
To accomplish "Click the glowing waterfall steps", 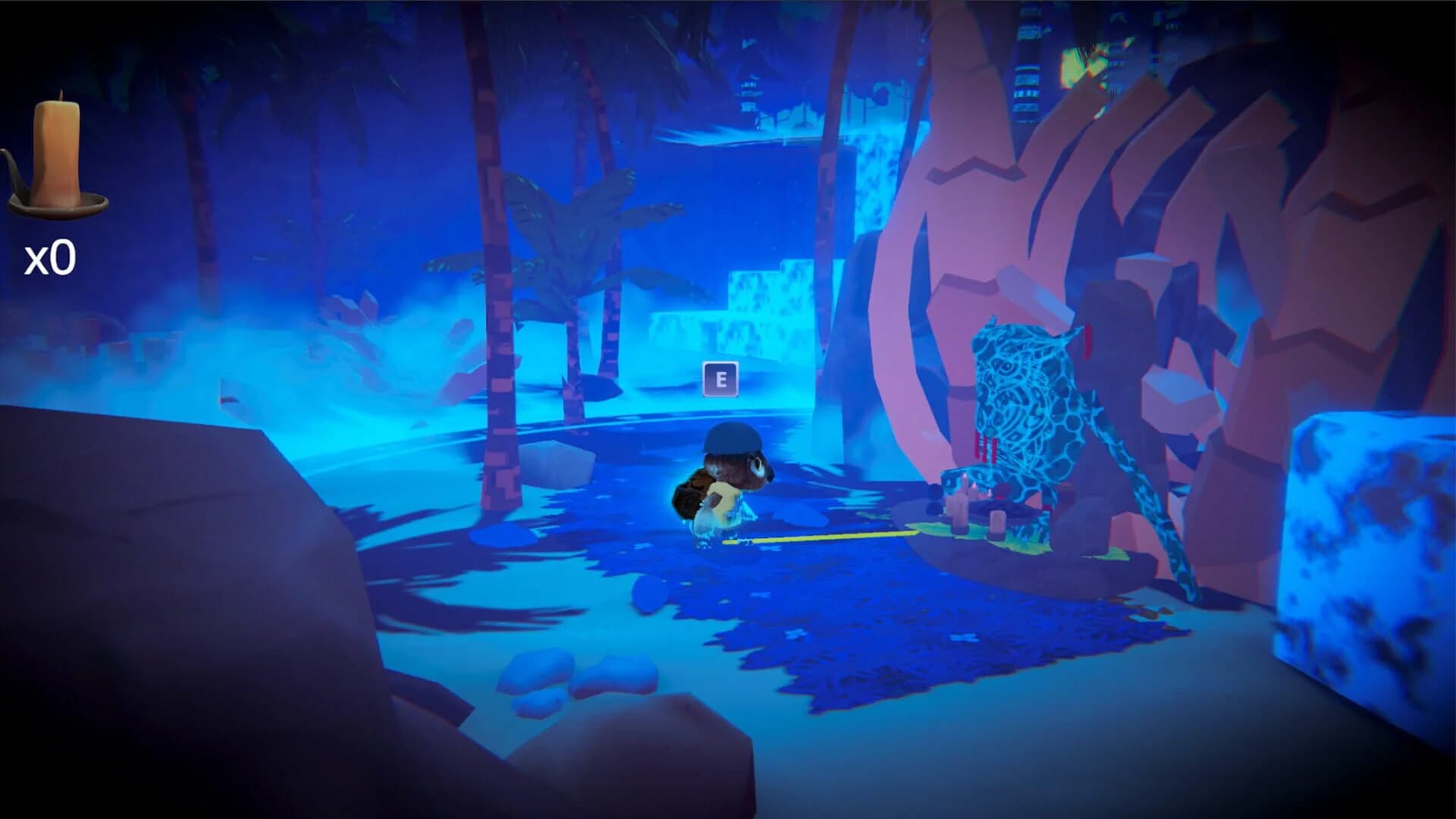I will [x=758, y=303].
